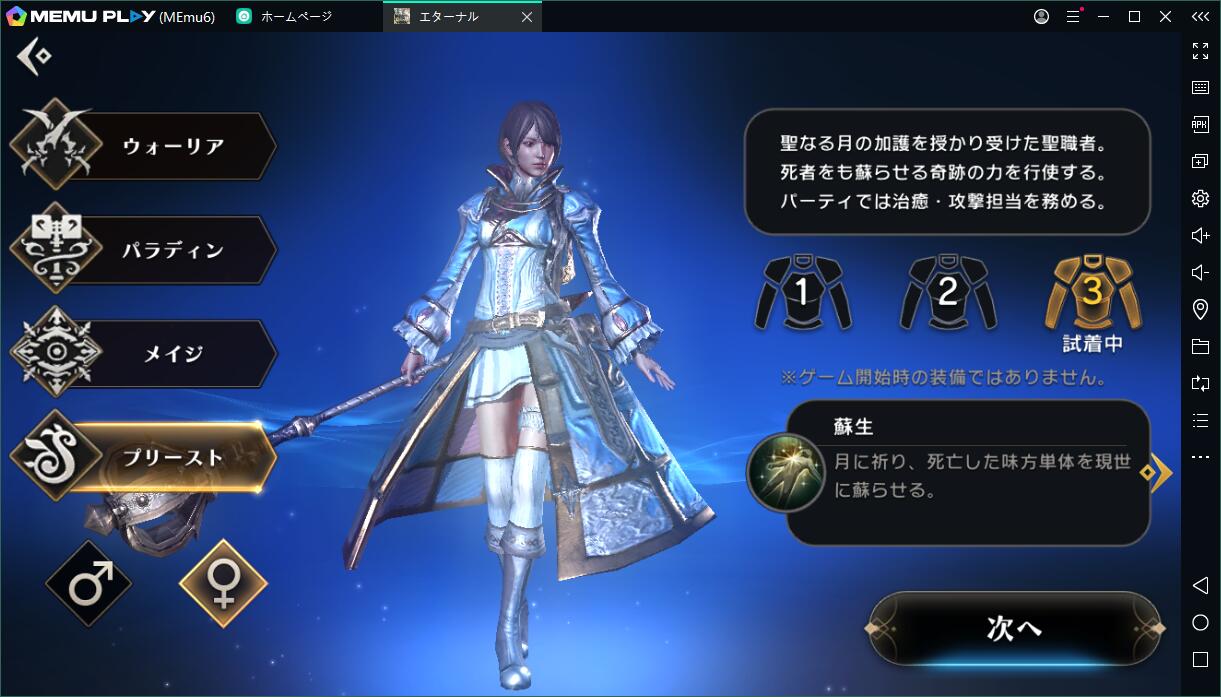Click the 蘇生 resurrection skill icon
This screenshot has width=1221, height=697.
(786, 472)
